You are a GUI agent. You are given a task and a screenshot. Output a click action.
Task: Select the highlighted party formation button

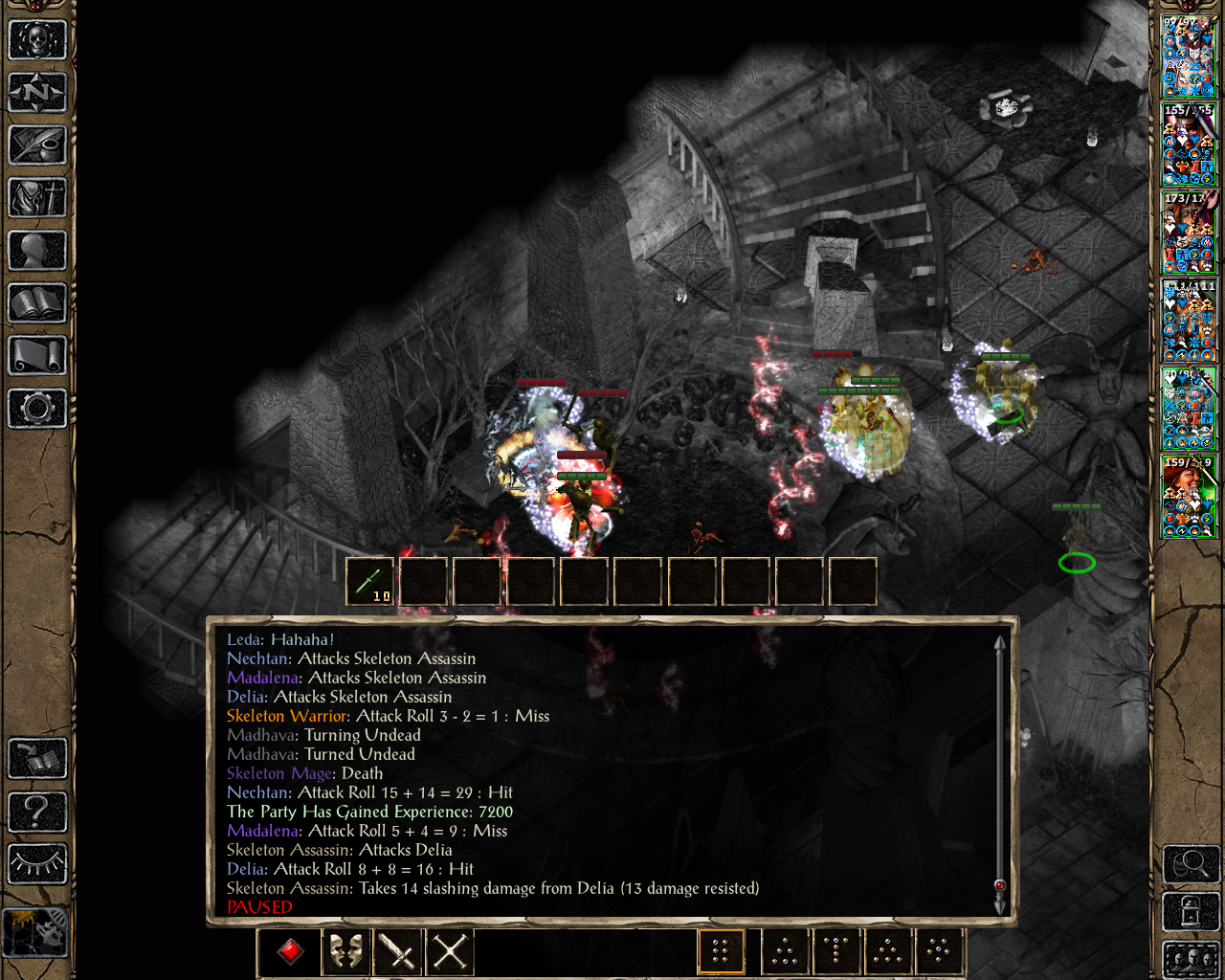[721, 951]
